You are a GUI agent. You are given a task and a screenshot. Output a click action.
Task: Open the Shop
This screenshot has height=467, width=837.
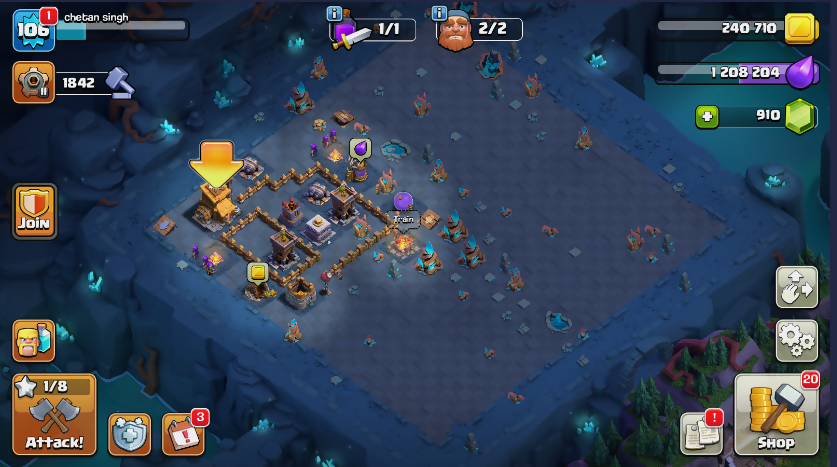pyautogui.click(x=776, y=413)
